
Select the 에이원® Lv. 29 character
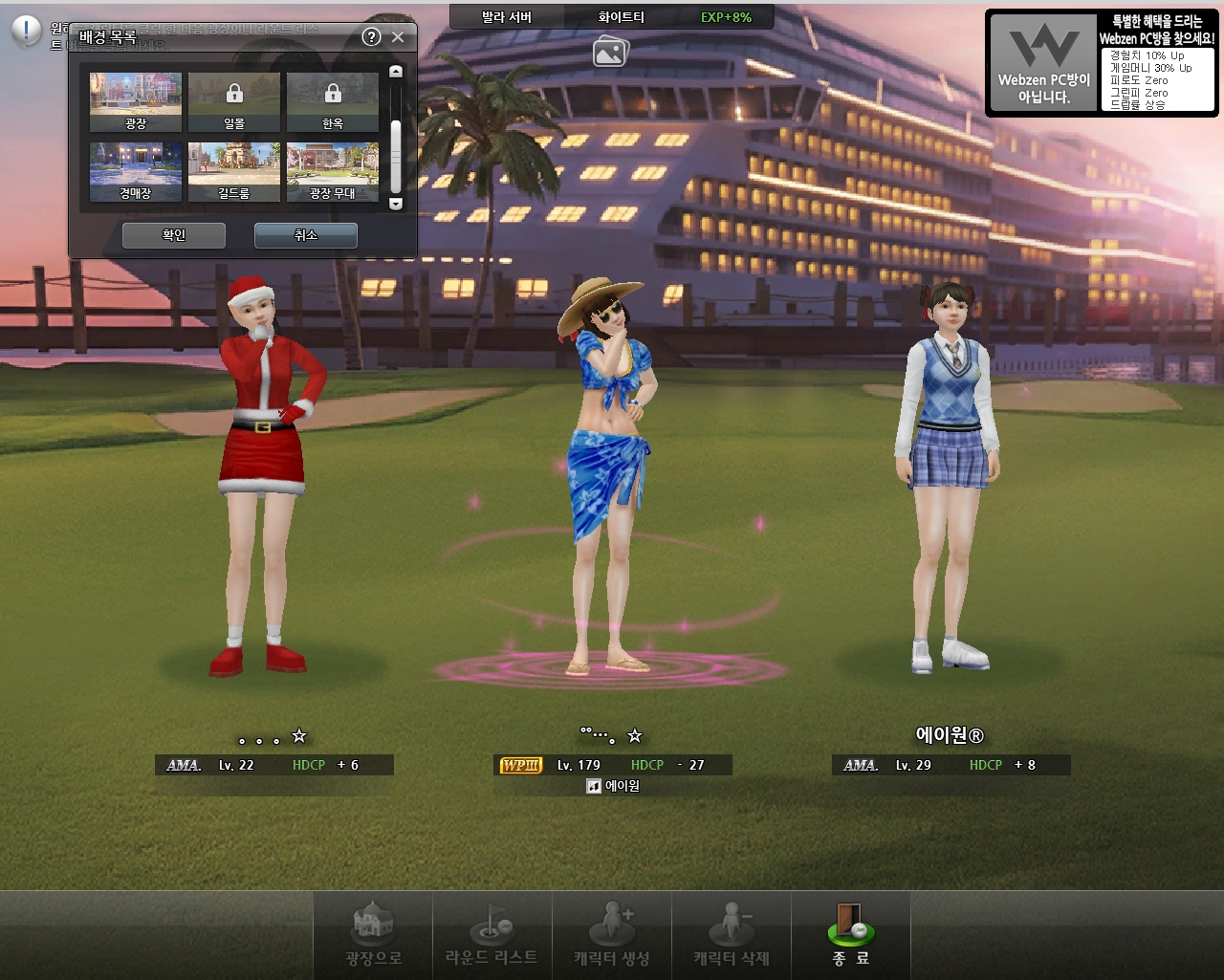point(949,478)
